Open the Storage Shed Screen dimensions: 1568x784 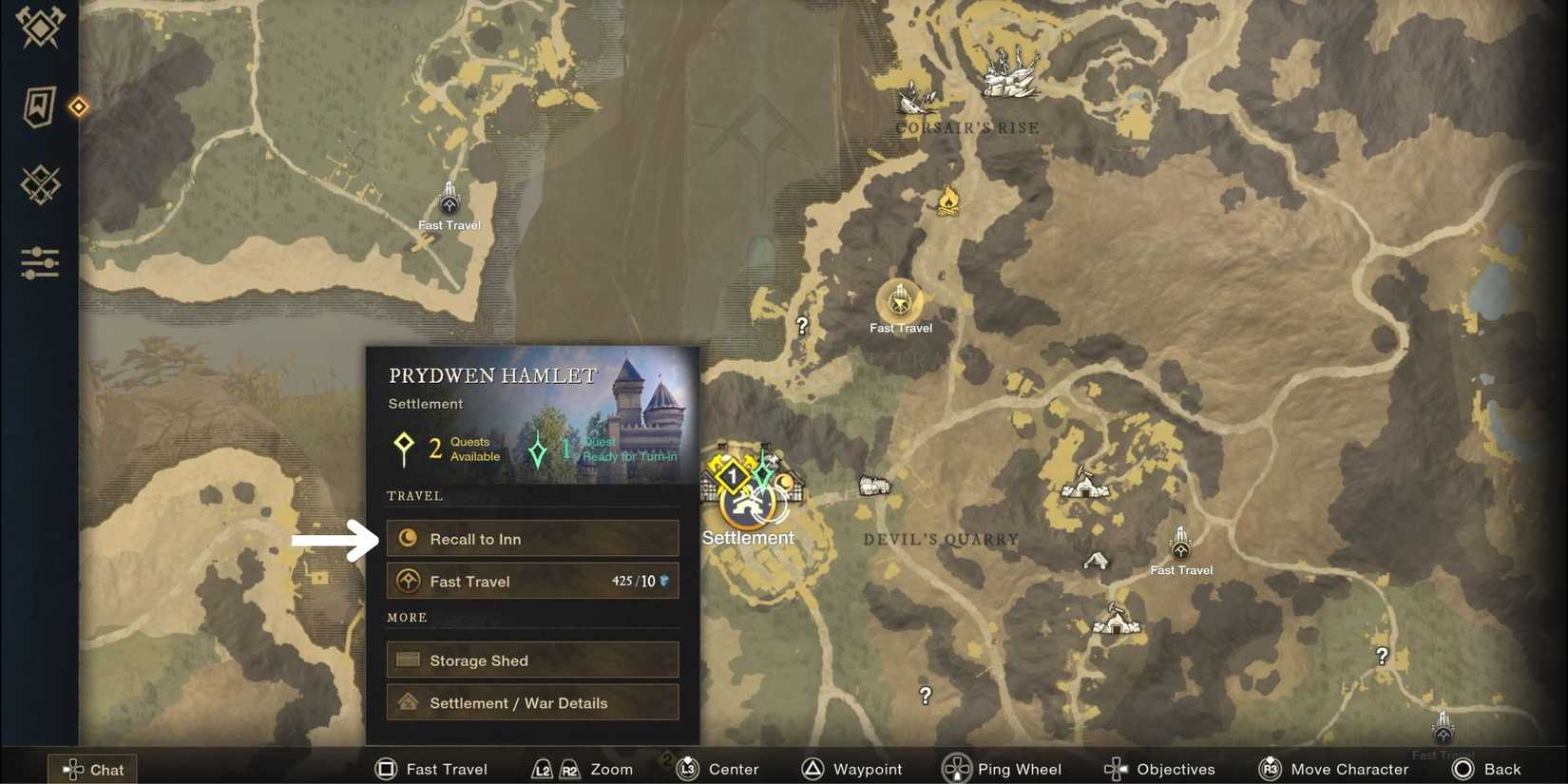pyautogui.click(x=531, y=660)
